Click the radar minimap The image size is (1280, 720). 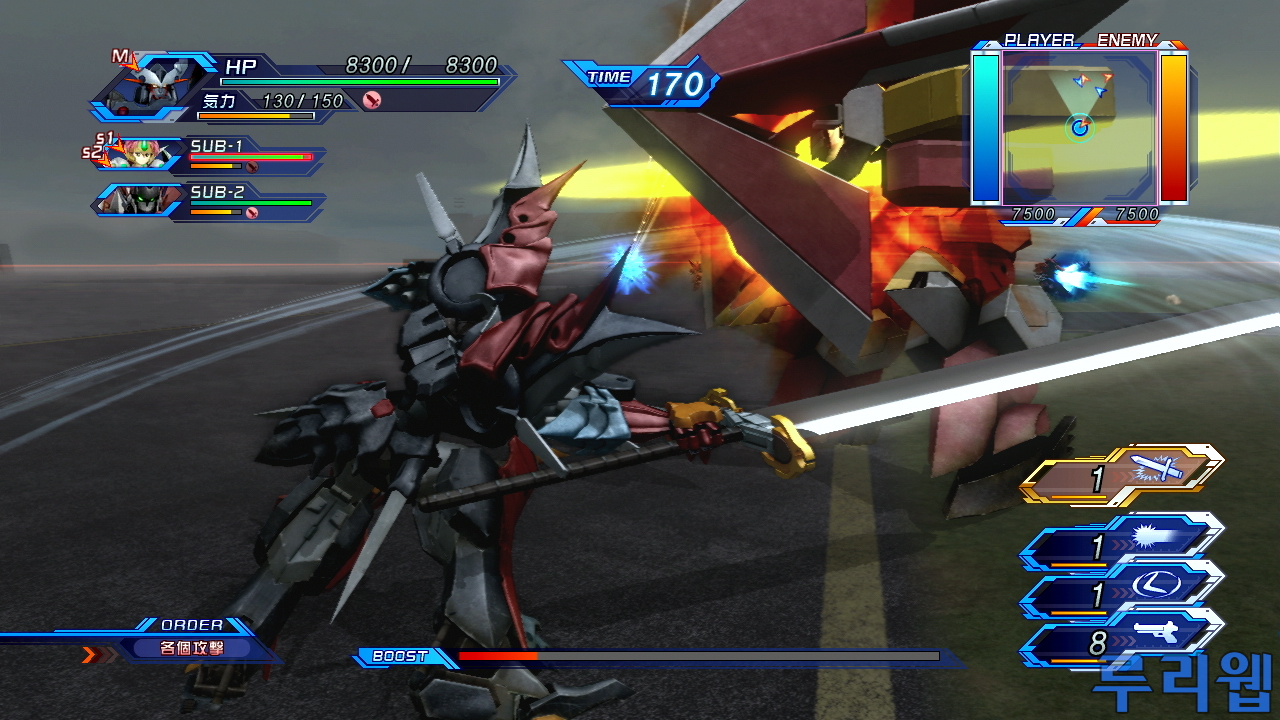click(x=1080, y=127)
